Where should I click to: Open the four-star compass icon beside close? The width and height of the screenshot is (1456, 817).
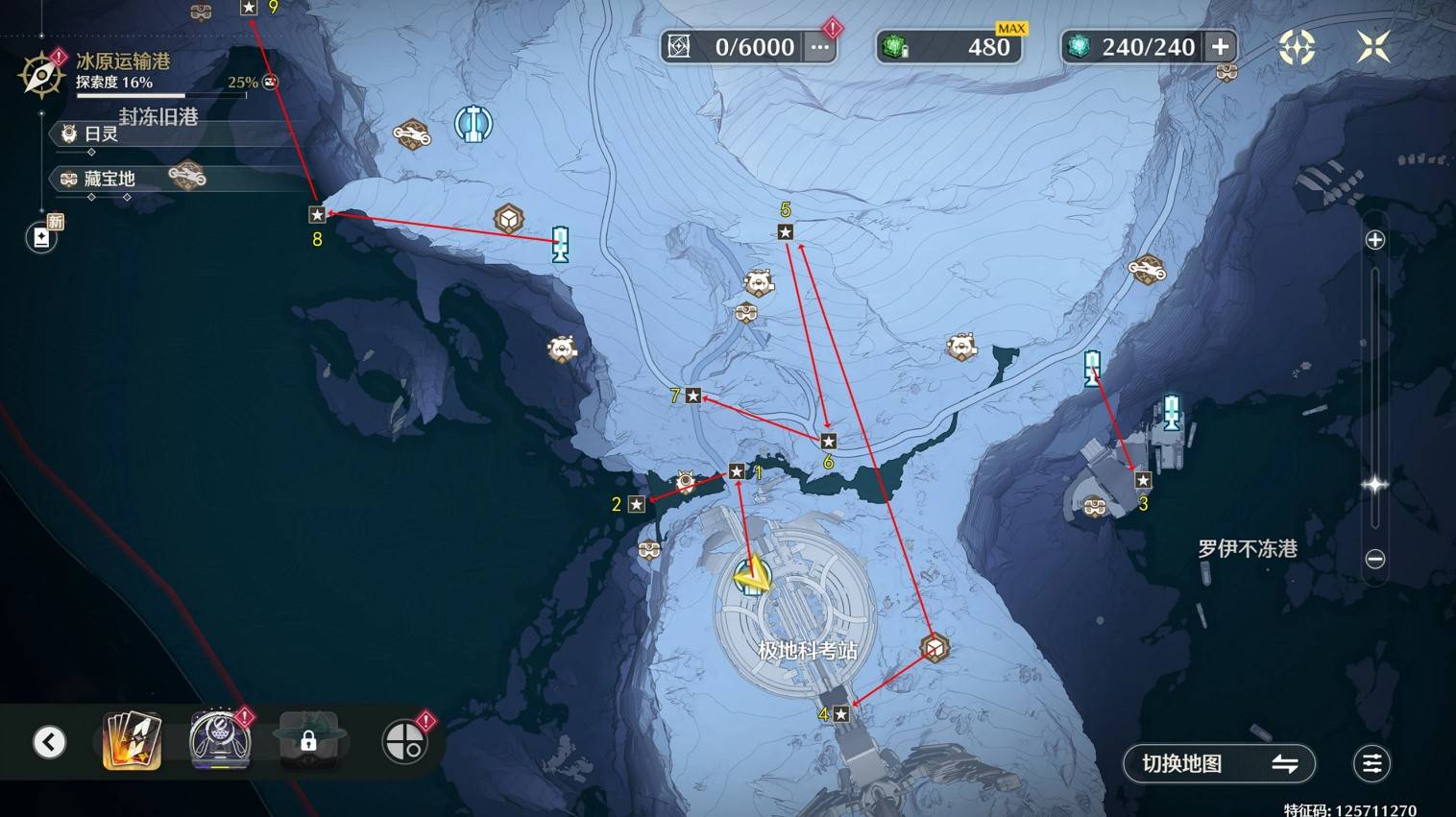(x=1297, y=46)
